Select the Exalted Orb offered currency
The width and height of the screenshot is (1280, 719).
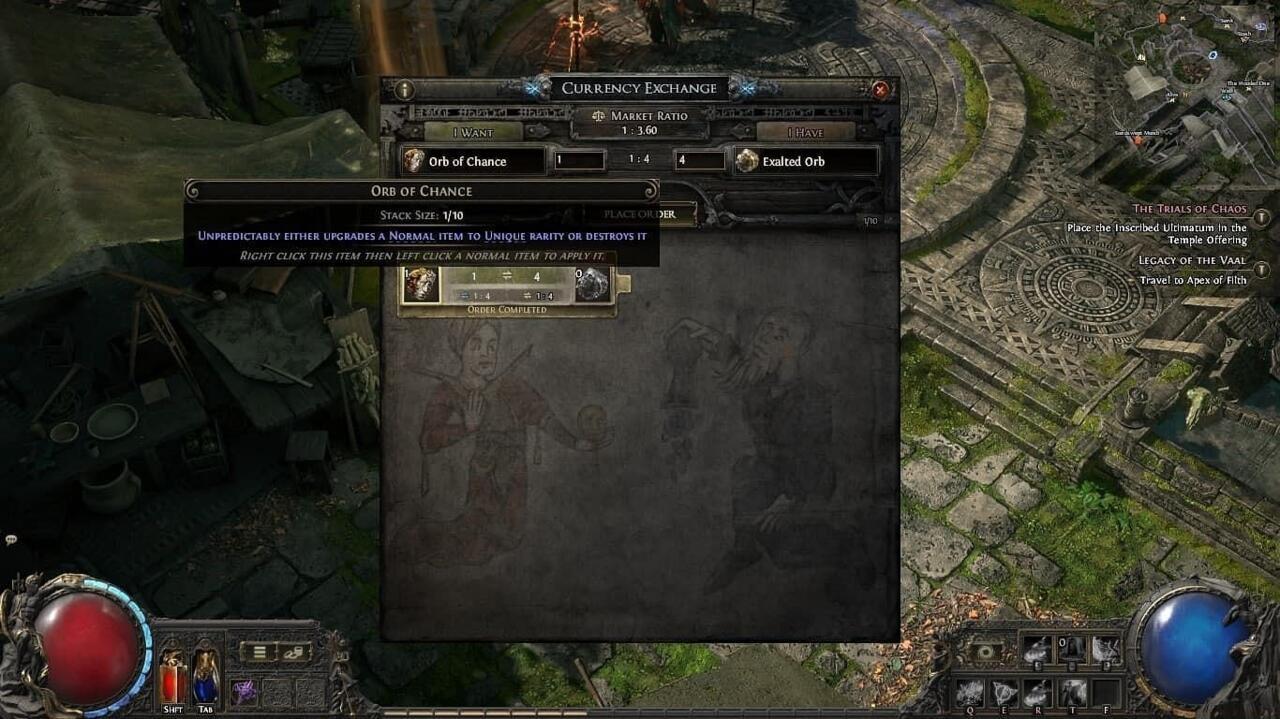[806, 161]
